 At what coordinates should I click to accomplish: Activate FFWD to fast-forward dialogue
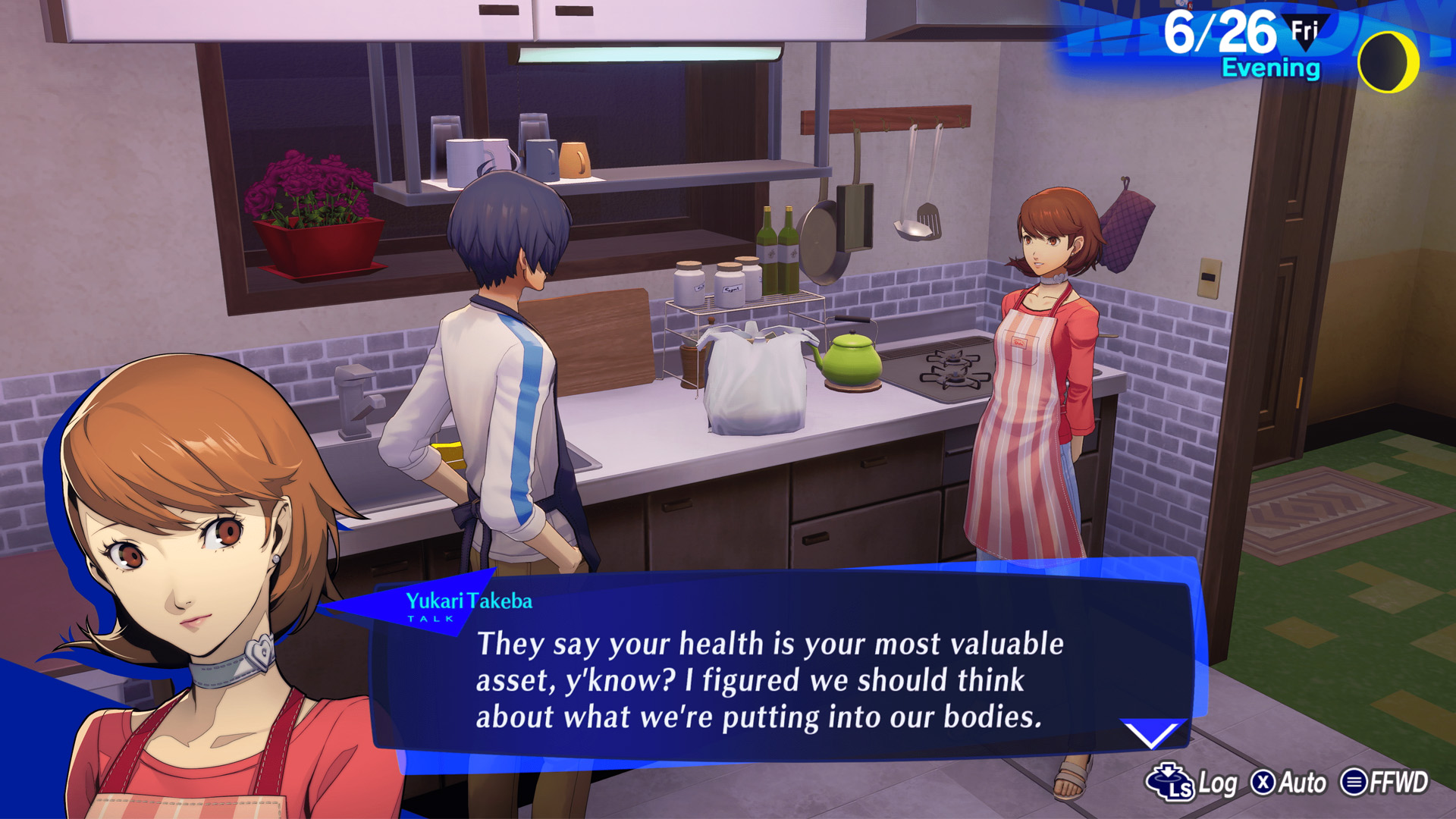click(1385, 783)
